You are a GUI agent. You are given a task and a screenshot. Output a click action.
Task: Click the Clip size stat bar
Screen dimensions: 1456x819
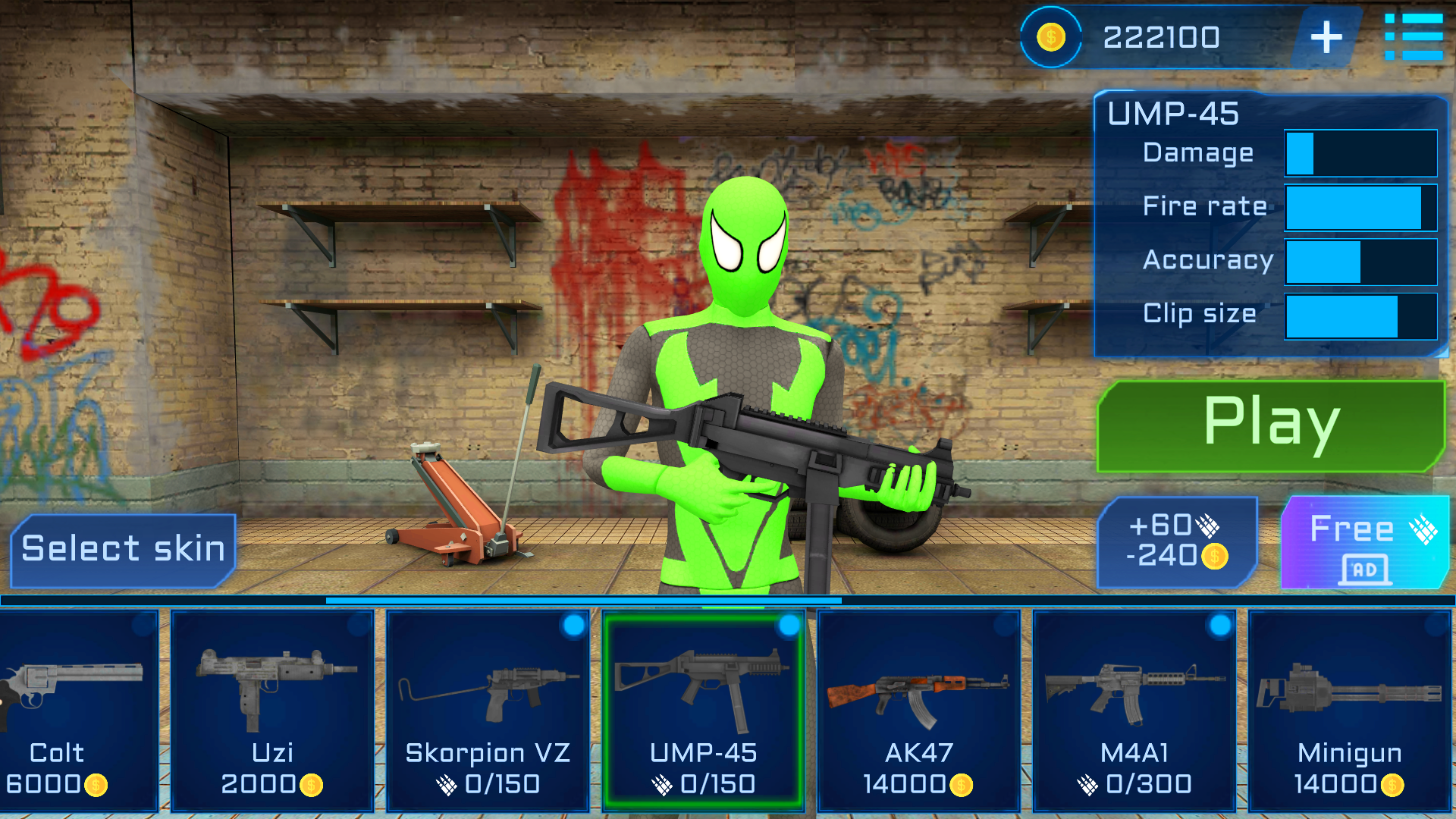pyautogui.click(x=1360, y=315)
